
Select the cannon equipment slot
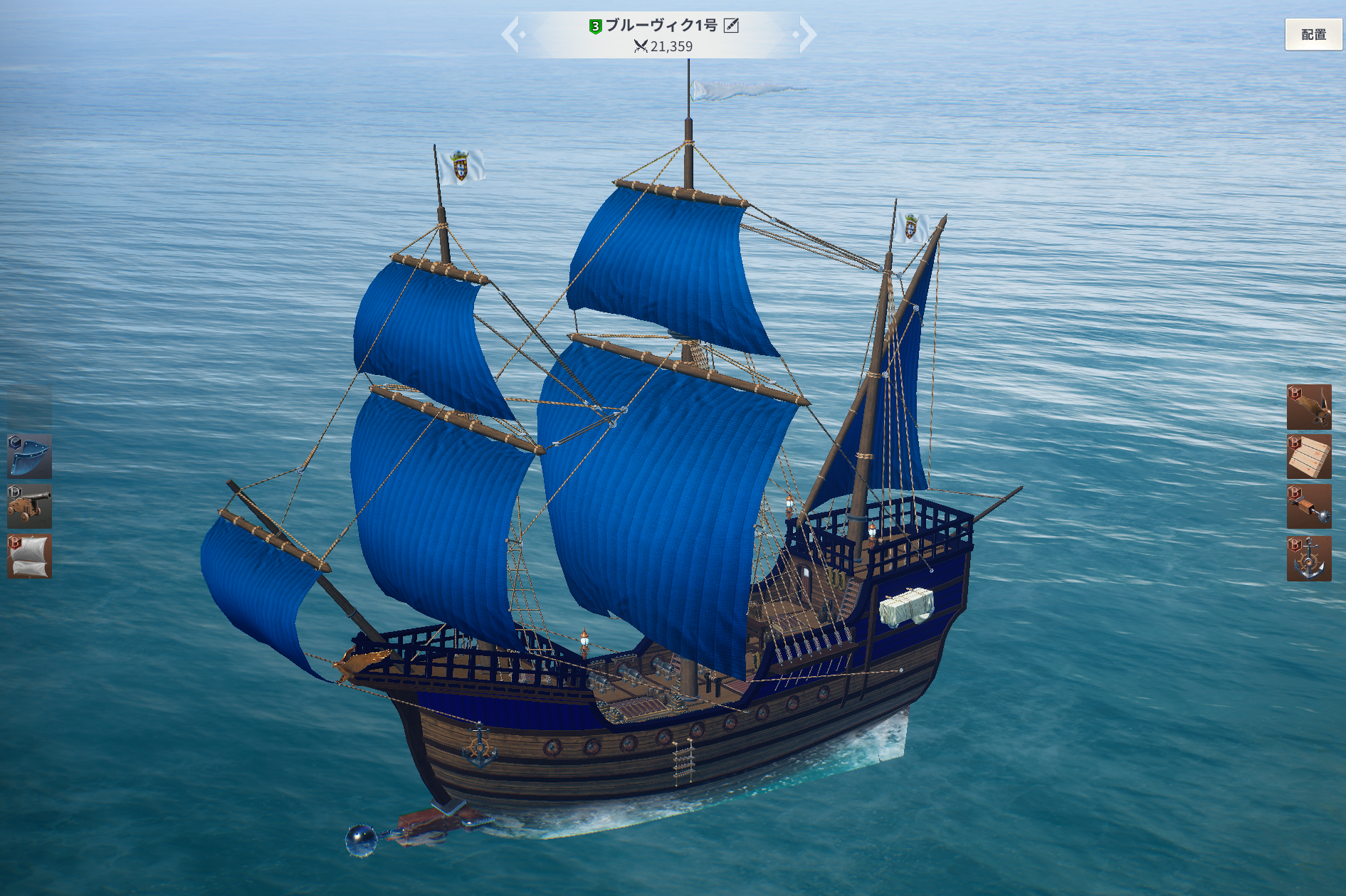click(x=29, y=506)
